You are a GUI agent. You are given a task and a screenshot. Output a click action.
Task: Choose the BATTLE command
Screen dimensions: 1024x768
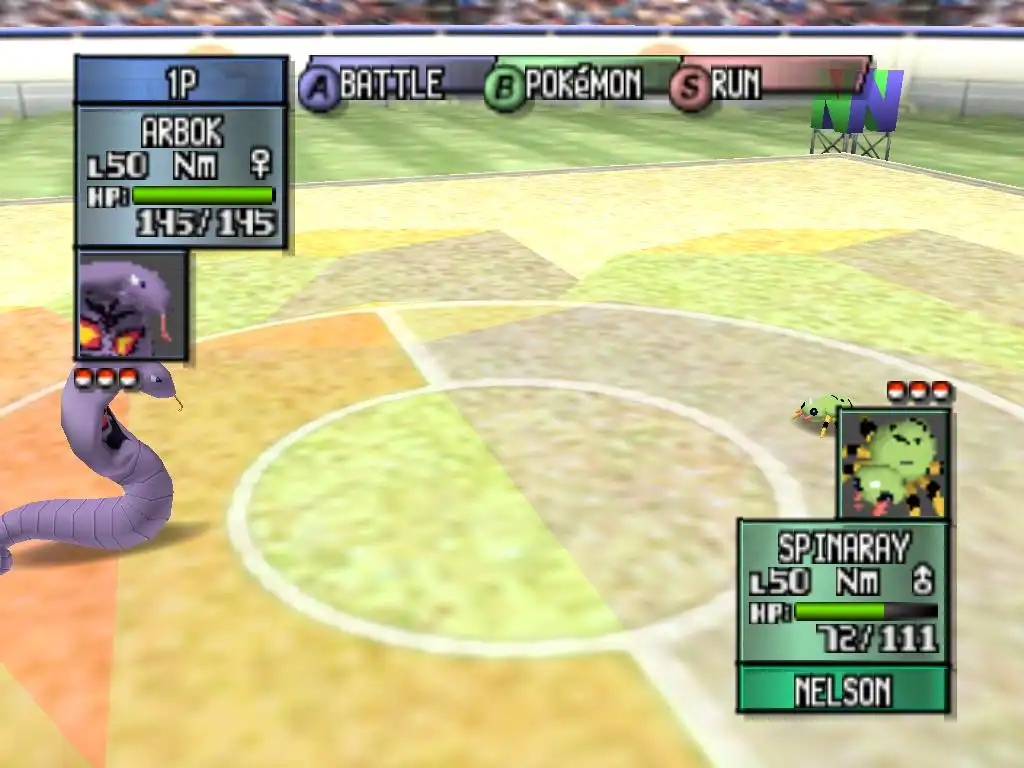375,85
